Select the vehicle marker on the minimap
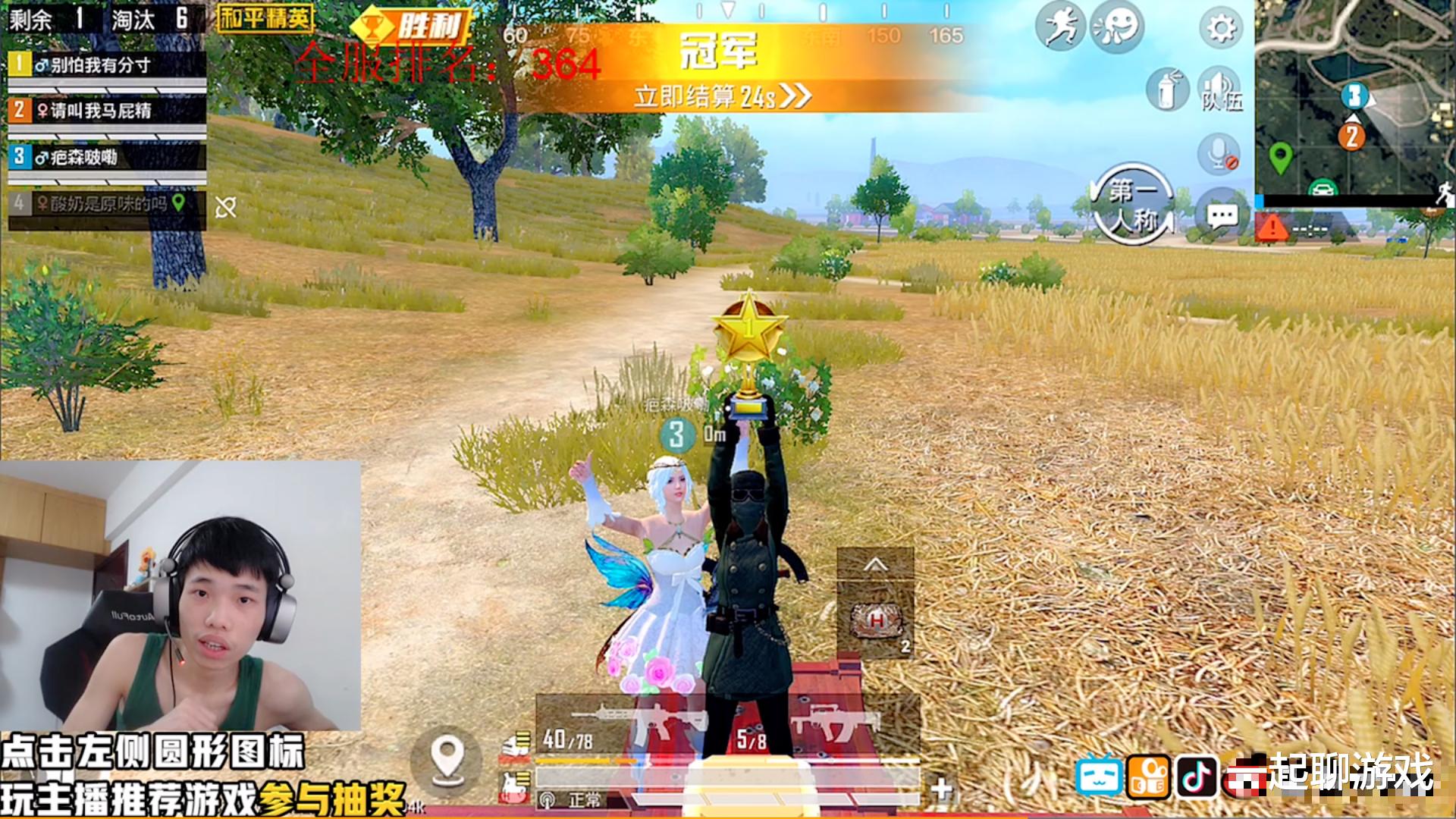1456x819 pixels. coord(1322,189)
